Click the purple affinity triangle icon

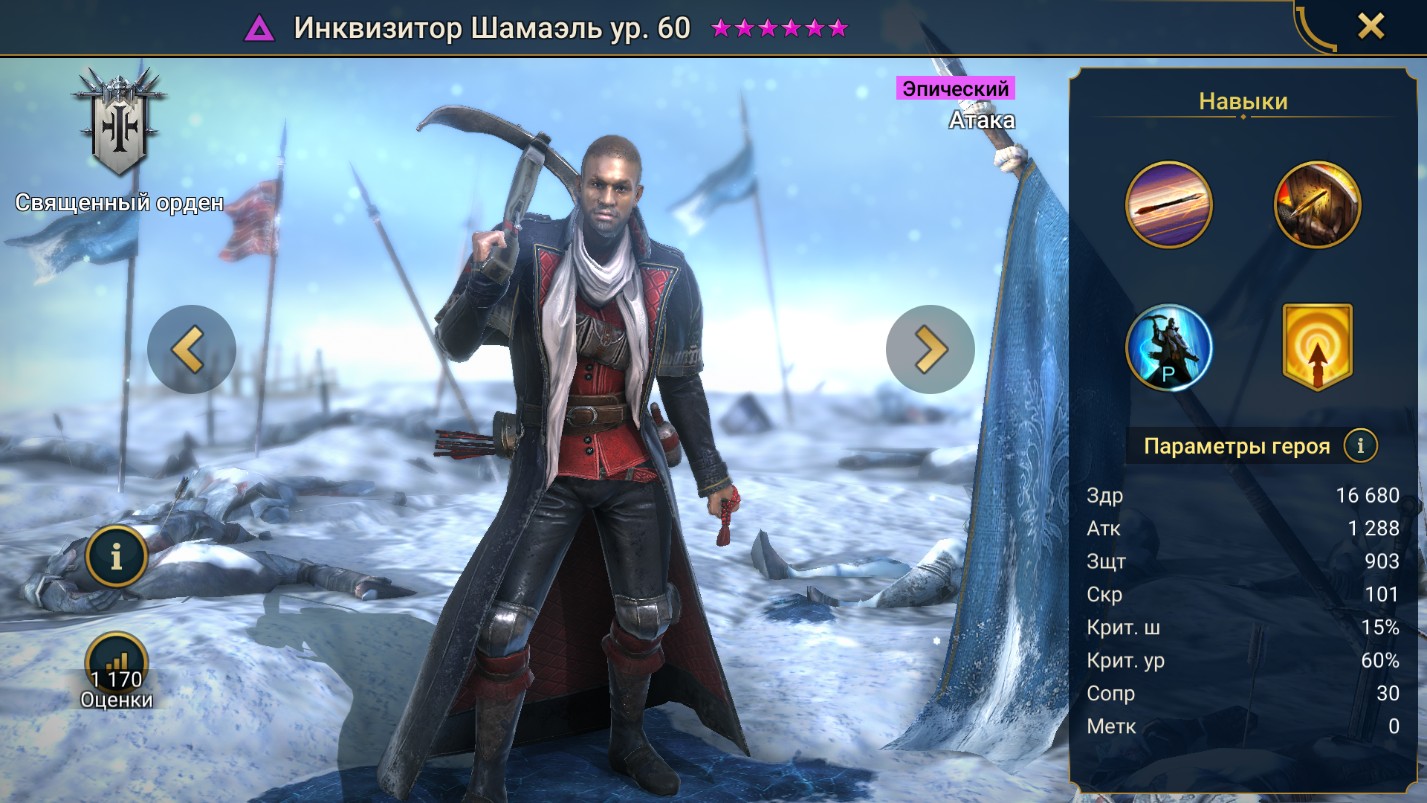point(260,29)
